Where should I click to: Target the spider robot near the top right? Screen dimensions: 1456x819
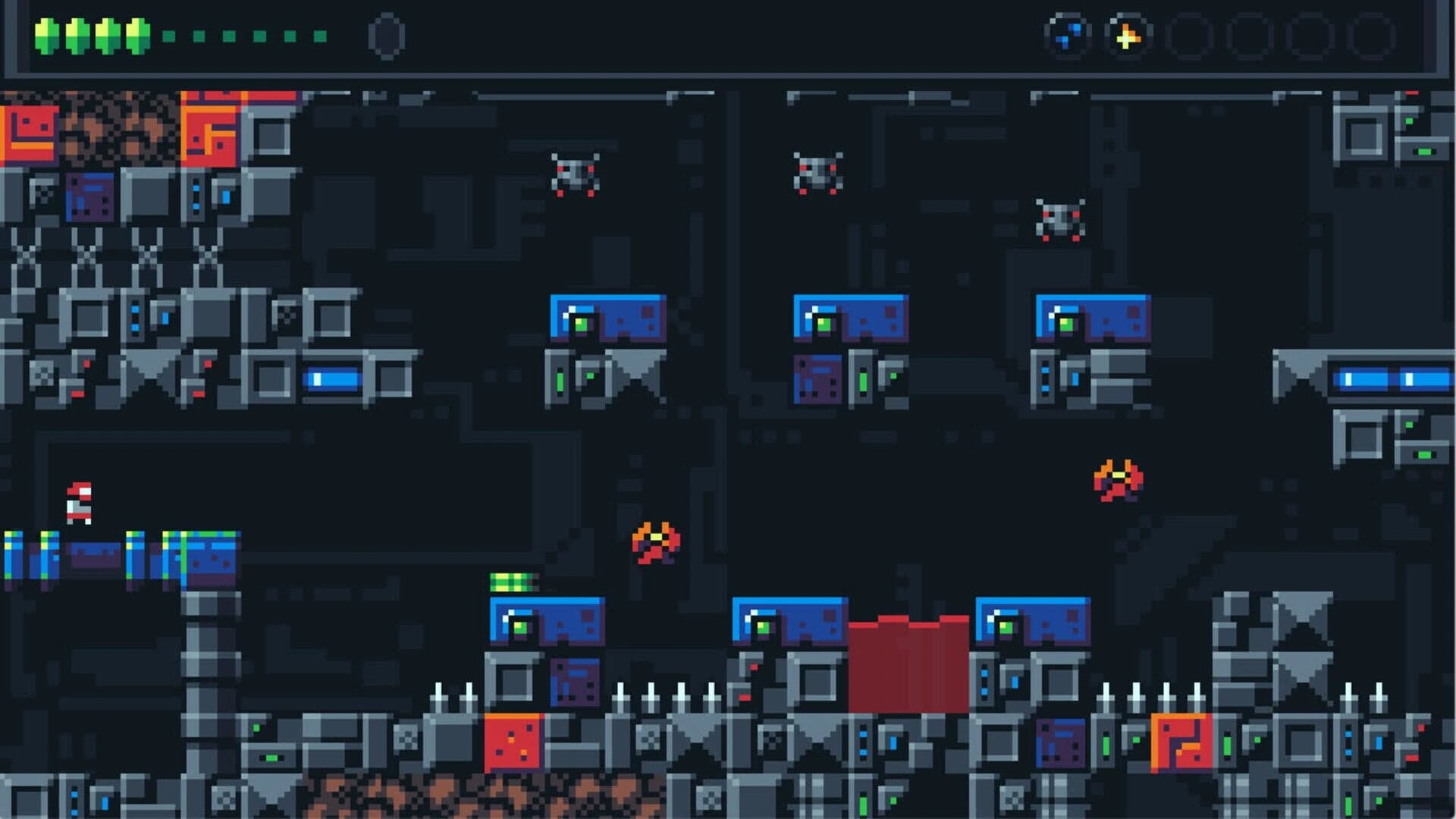1058,216
